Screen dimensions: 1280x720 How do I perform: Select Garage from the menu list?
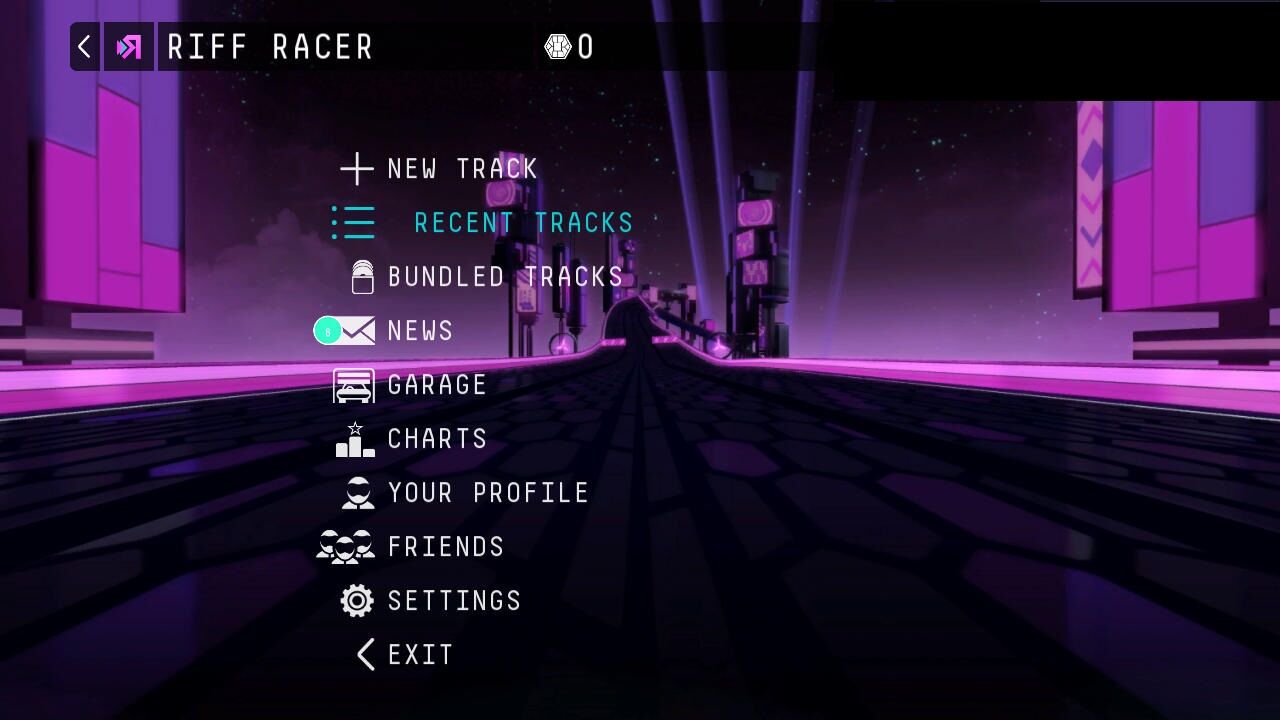pyautogui.click(x=436, y=384)
